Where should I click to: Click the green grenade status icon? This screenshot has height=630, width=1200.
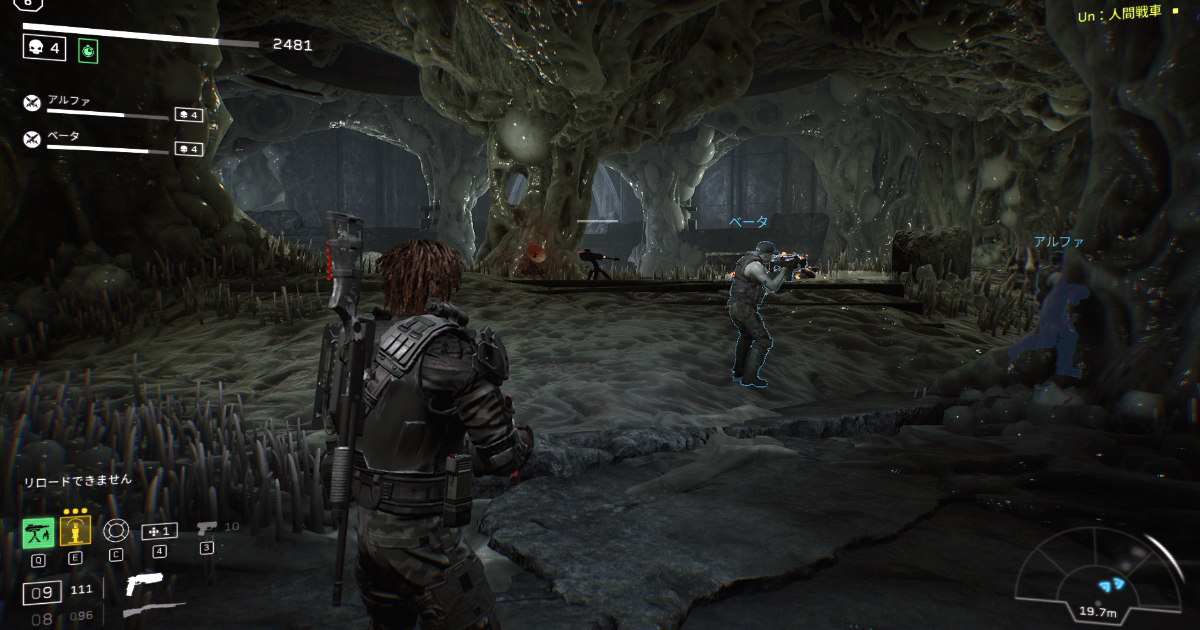[x=88, y=48]
